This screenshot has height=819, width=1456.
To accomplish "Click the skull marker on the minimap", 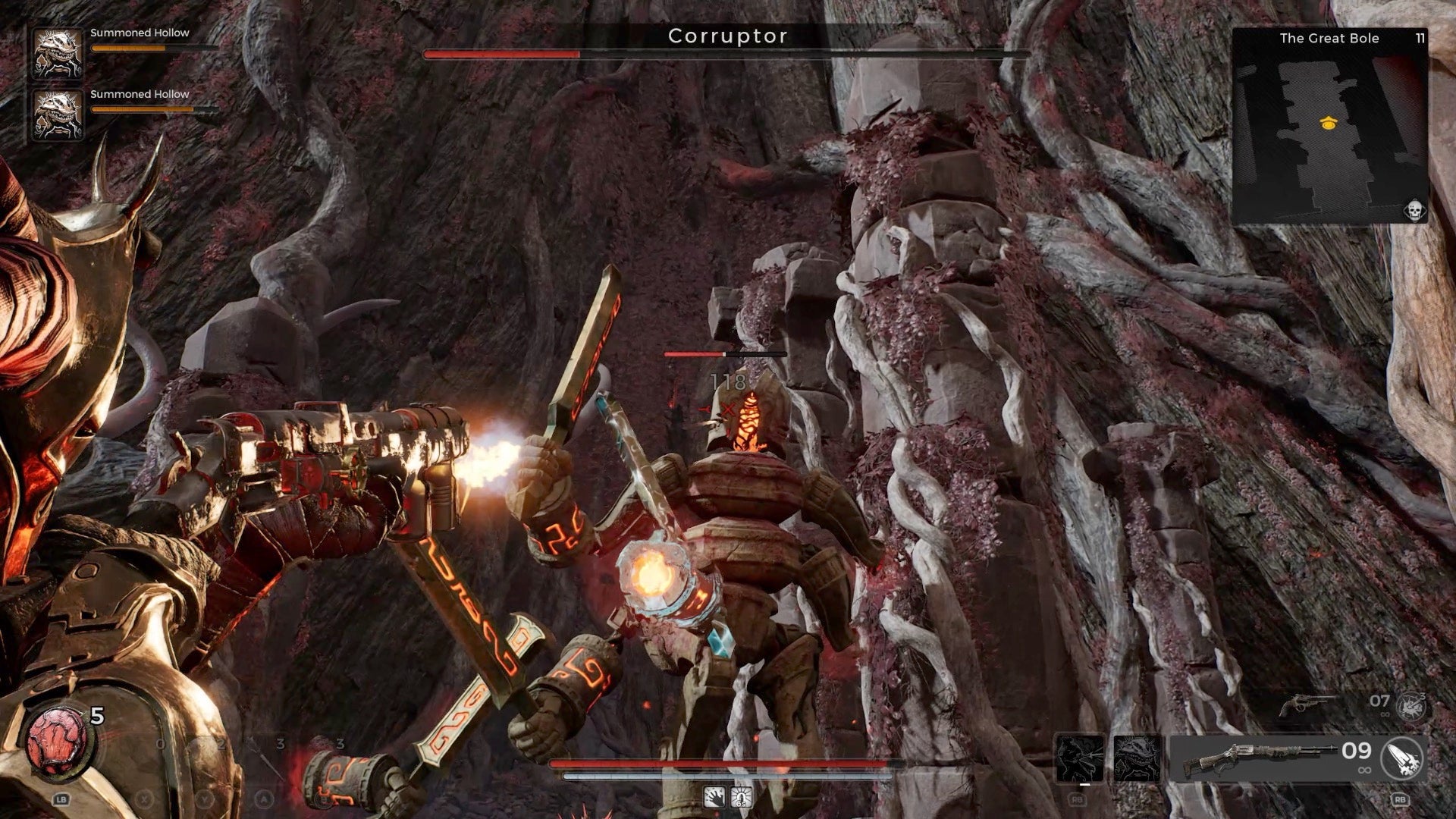I will pos(1414,210).
